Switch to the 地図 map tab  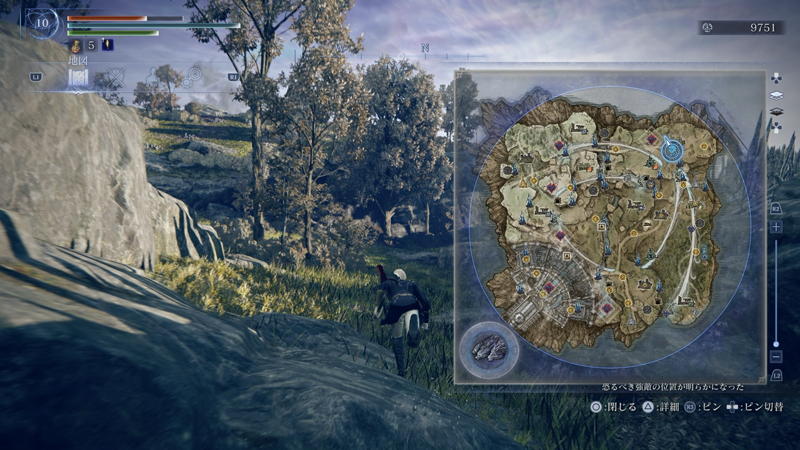(79, 76)
